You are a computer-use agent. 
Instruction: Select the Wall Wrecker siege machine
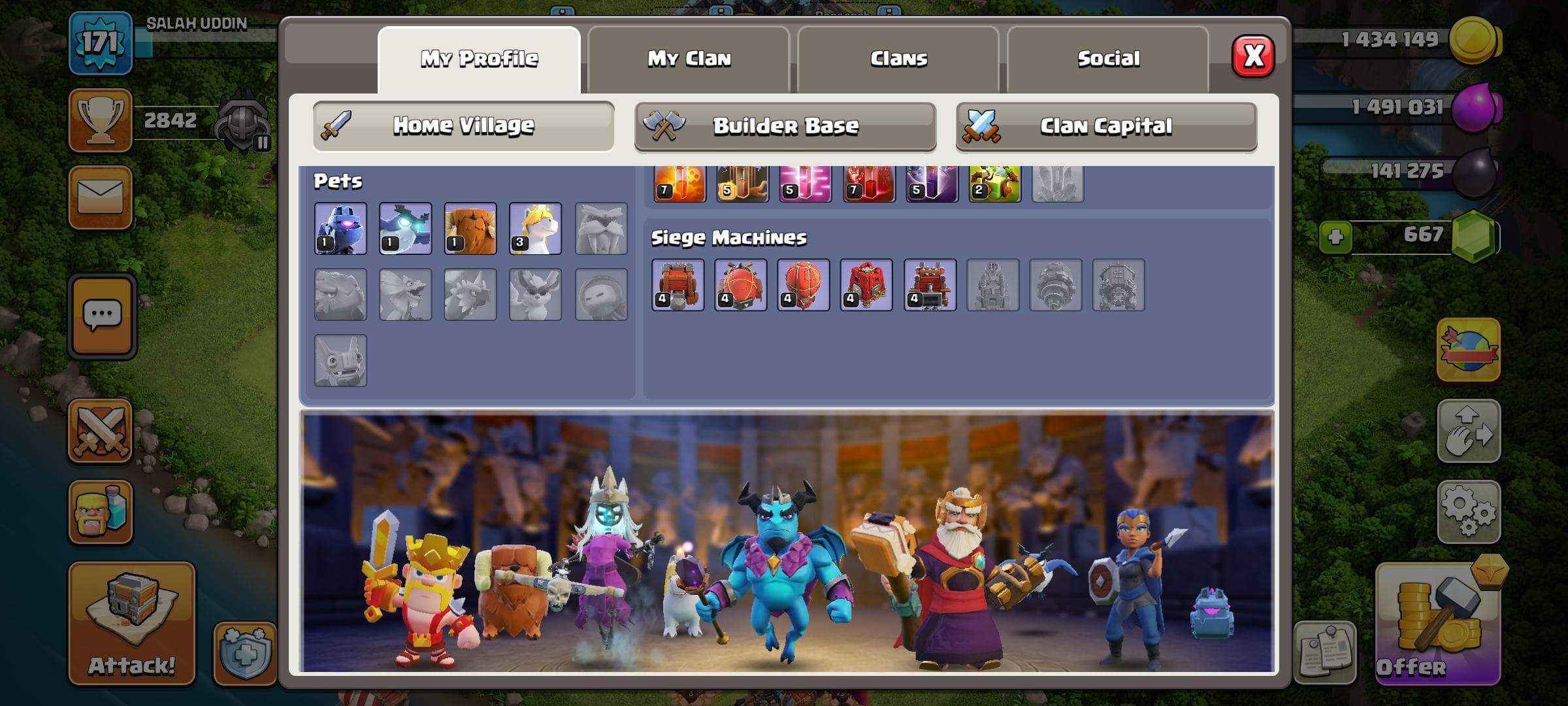(678, 284)
